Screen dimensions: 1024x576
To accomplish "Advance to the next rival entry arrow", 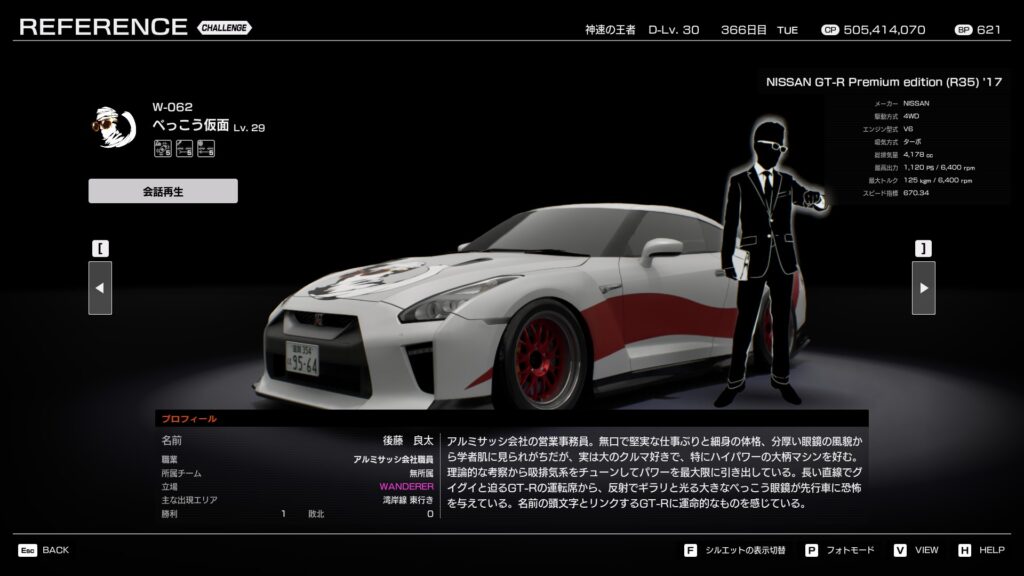I will coord(923,288).
